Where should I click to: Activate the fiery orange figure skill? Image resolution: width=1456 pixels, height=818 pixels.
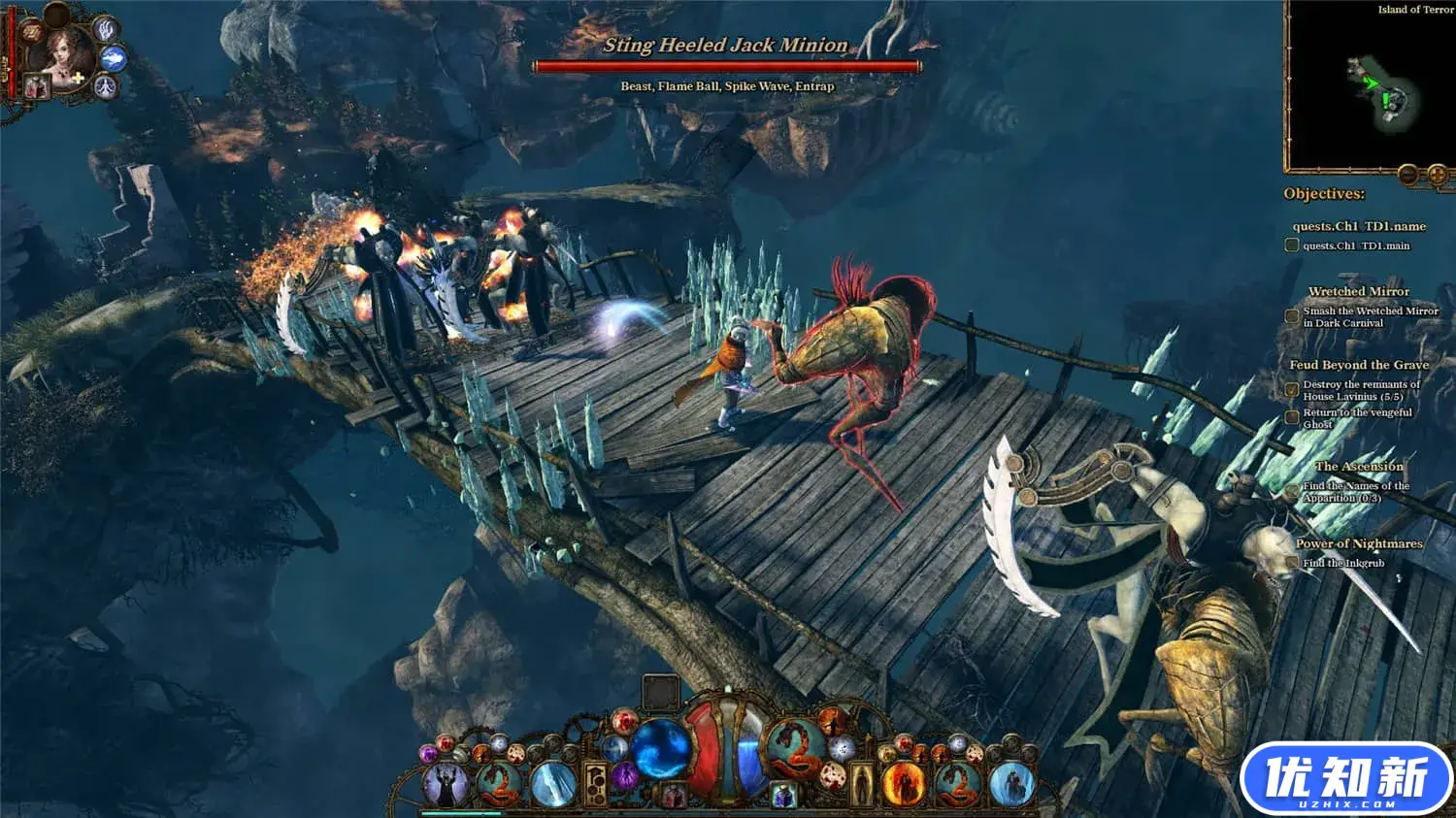tap(904, 784)
